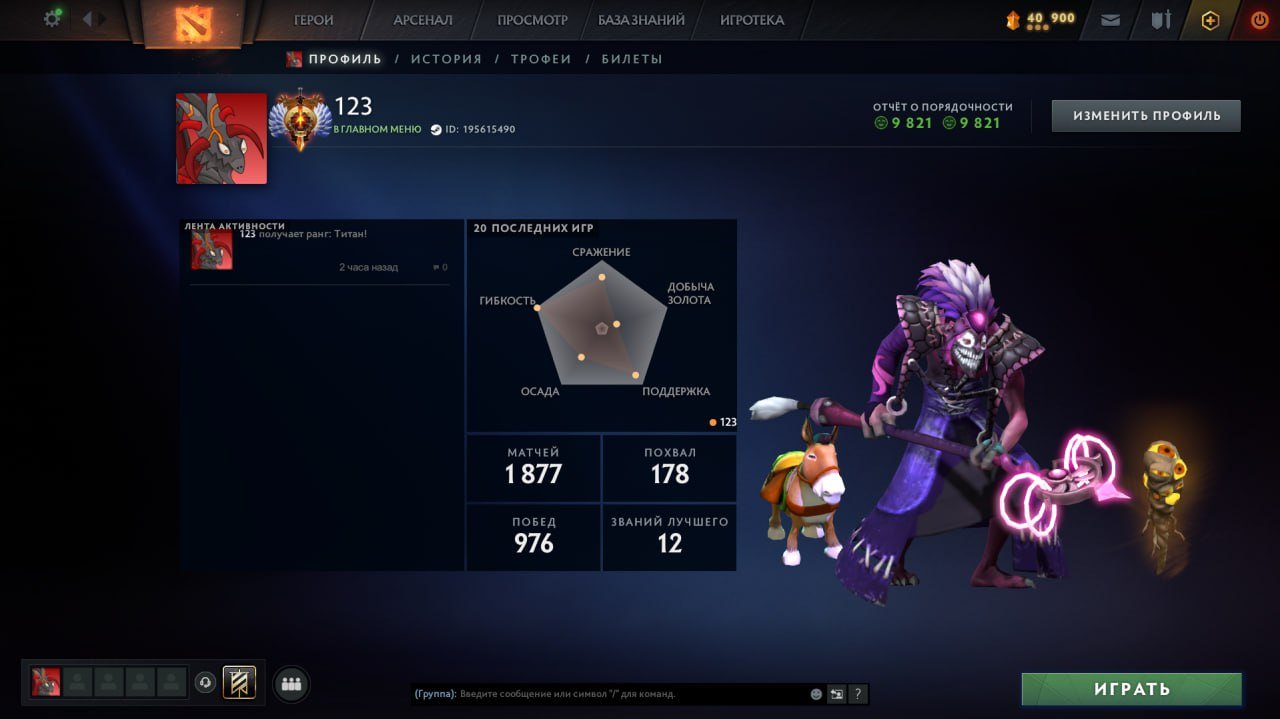Click the ИЗМЕНИТЬ ПРОФИЛЬ button
The image size is (1280, 719).
pos(1146,116)
